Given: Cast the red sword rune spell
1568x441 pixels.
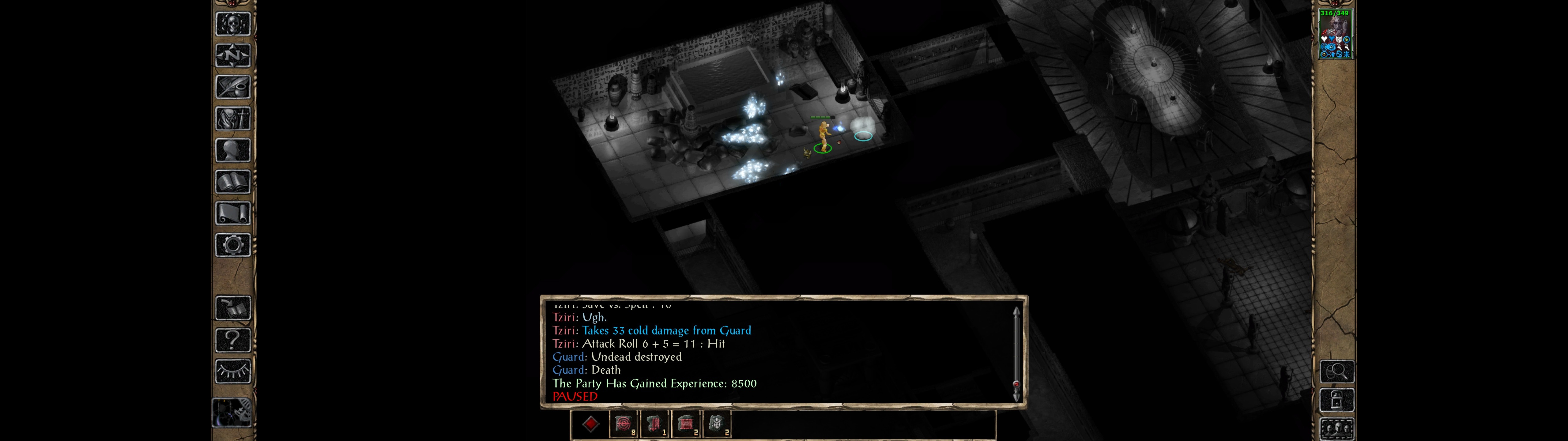Looking at the screenshot, I should [654, 424].
